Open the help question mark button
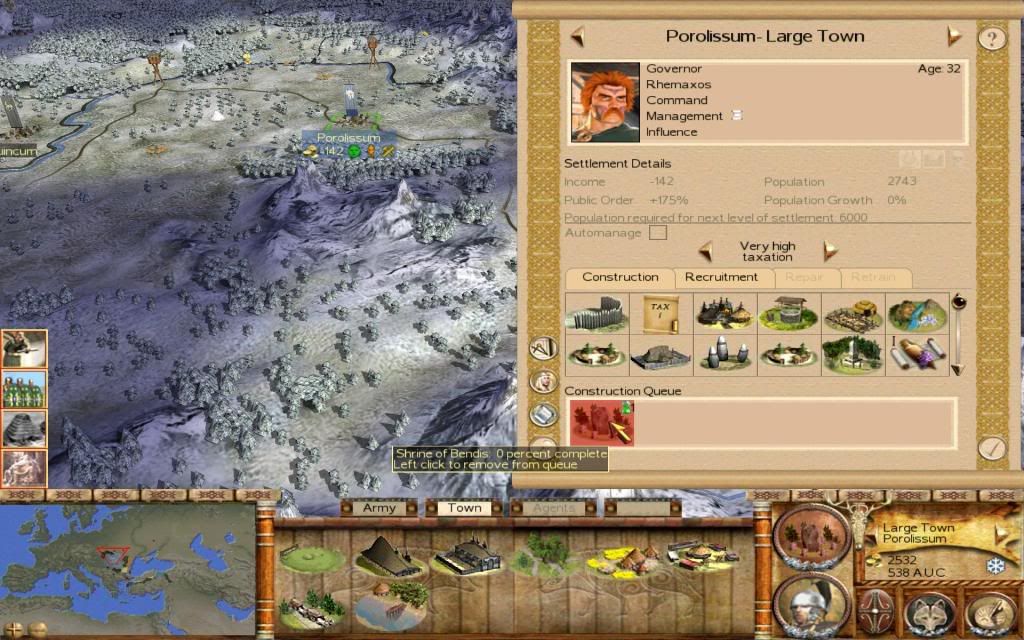 (991, 39)
